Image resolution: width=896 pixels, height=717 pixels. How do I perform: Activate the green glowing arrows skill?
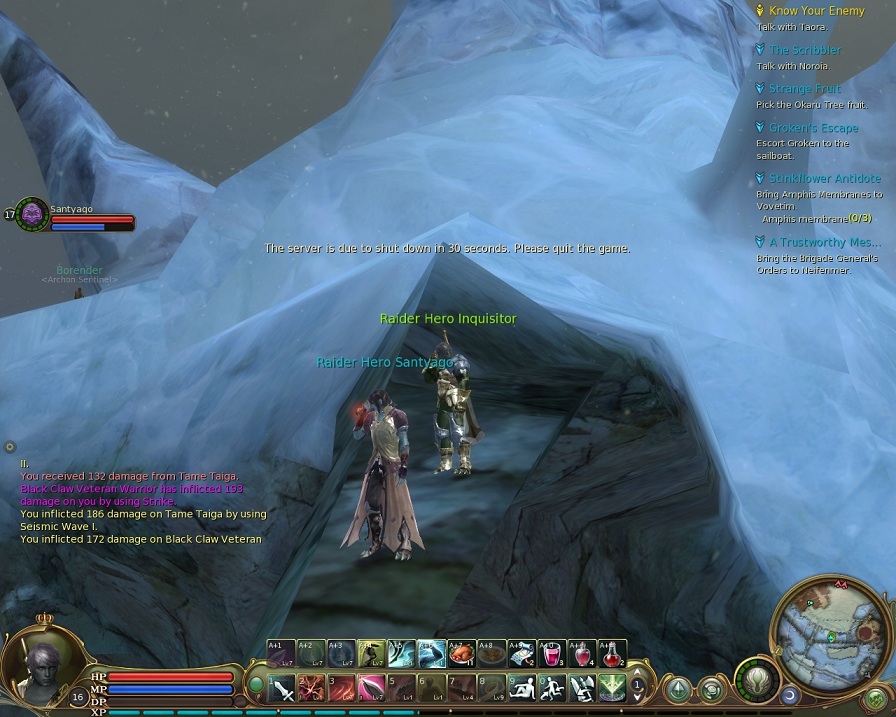coord(612,688)
